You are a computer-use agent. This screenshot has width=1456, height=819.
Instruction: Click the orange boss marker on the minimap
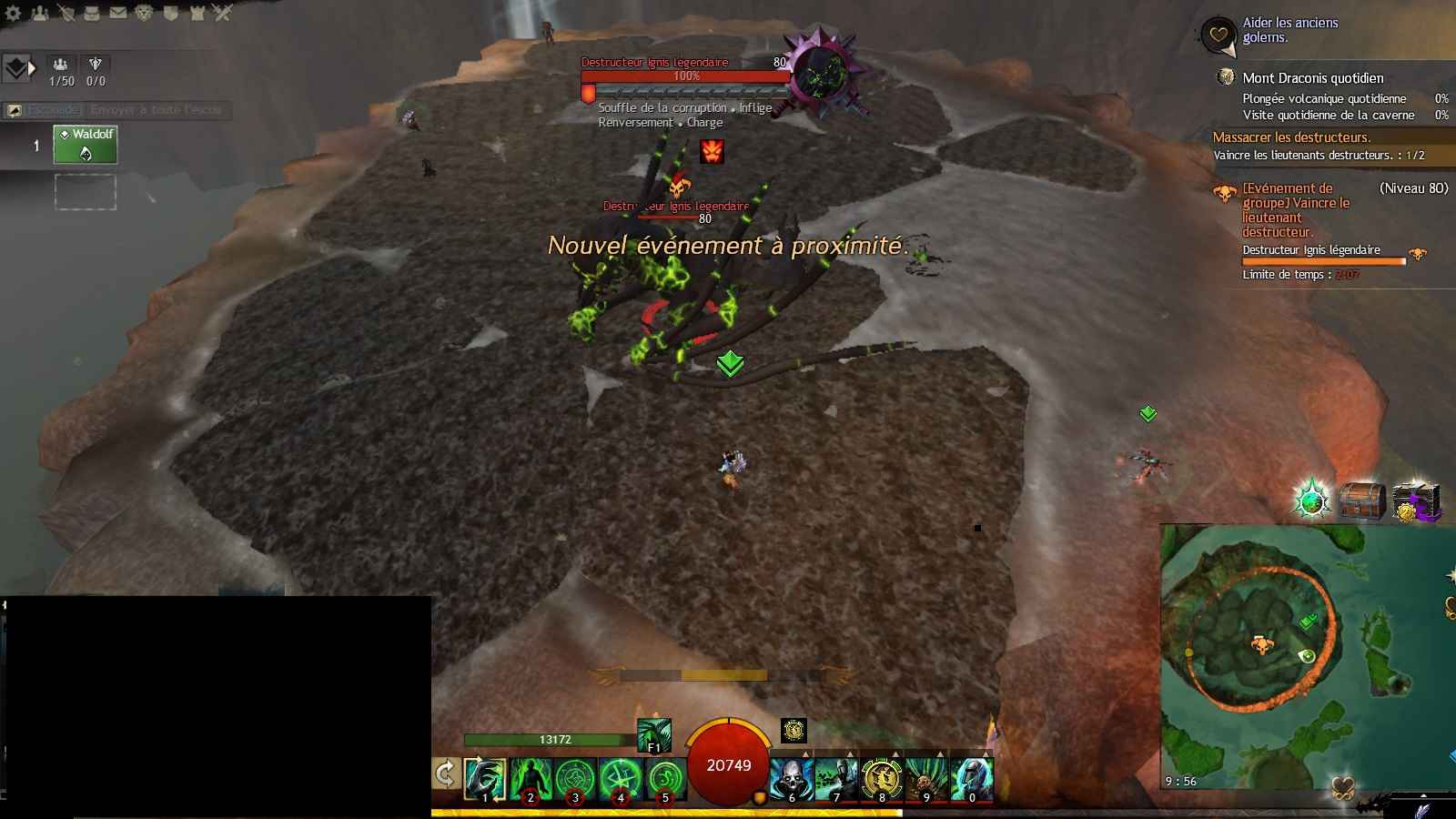1261,645
